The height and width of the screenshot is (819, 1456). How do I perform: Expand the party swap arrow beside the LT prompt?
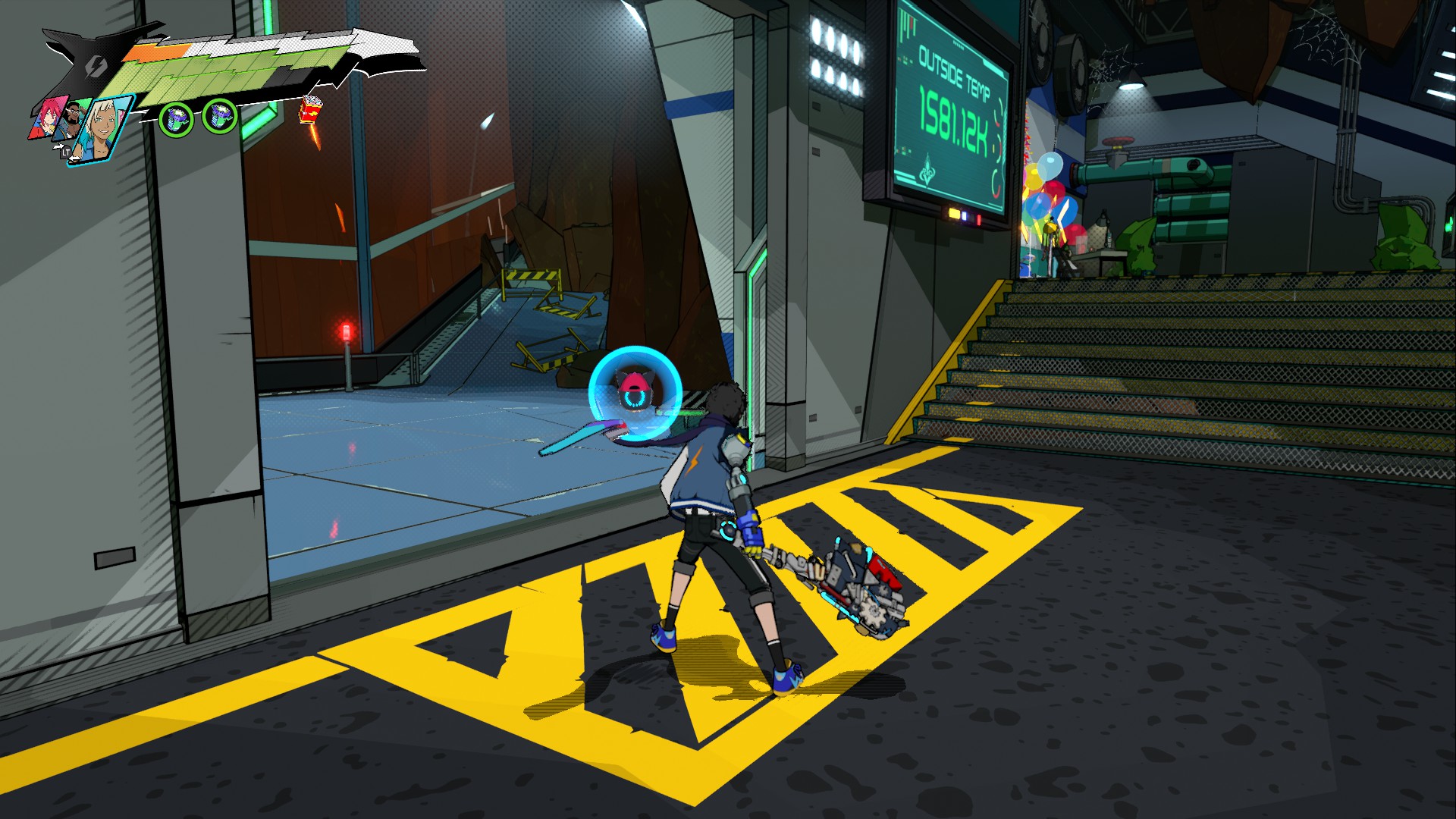coord(60,146)
